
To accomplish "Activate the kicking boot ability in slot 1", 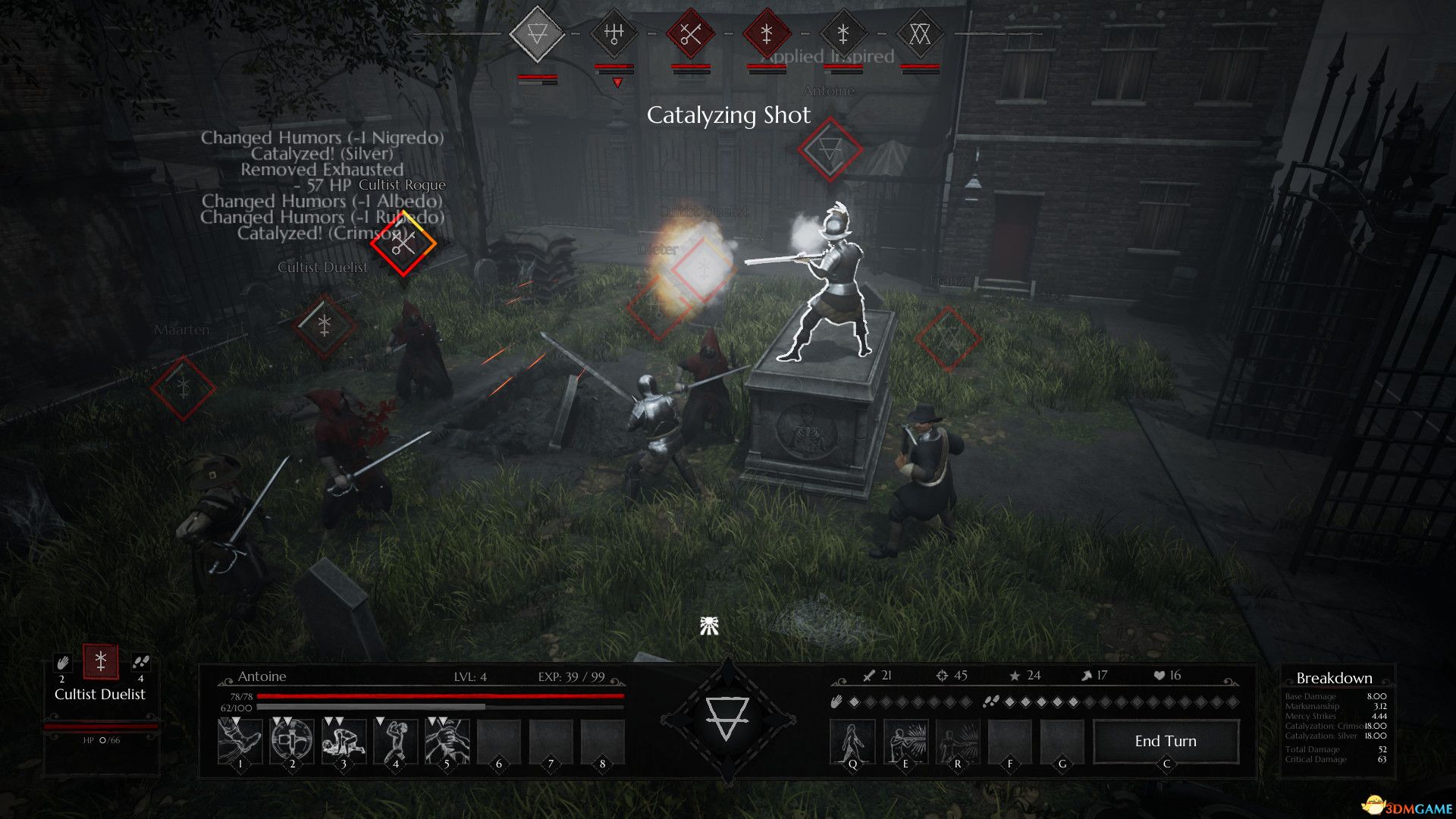I will click(240, 740).
